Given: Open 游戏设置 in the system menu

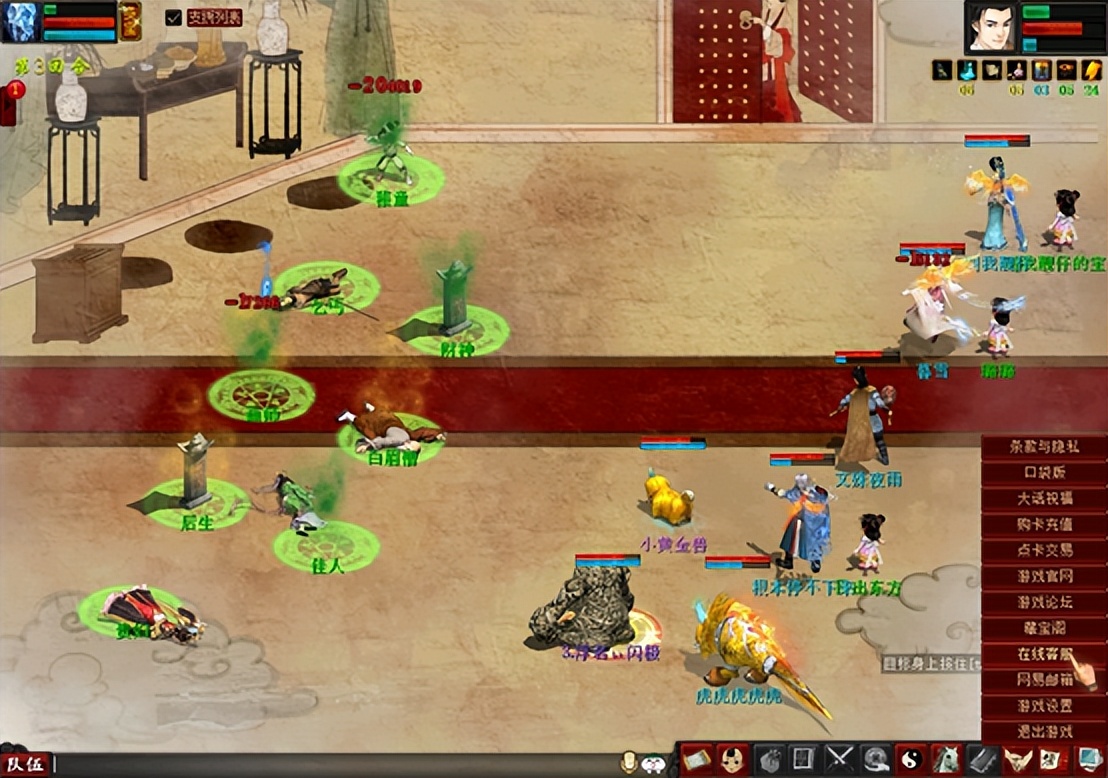Looking at the screenshot, I should click(x=1044, y=705).
